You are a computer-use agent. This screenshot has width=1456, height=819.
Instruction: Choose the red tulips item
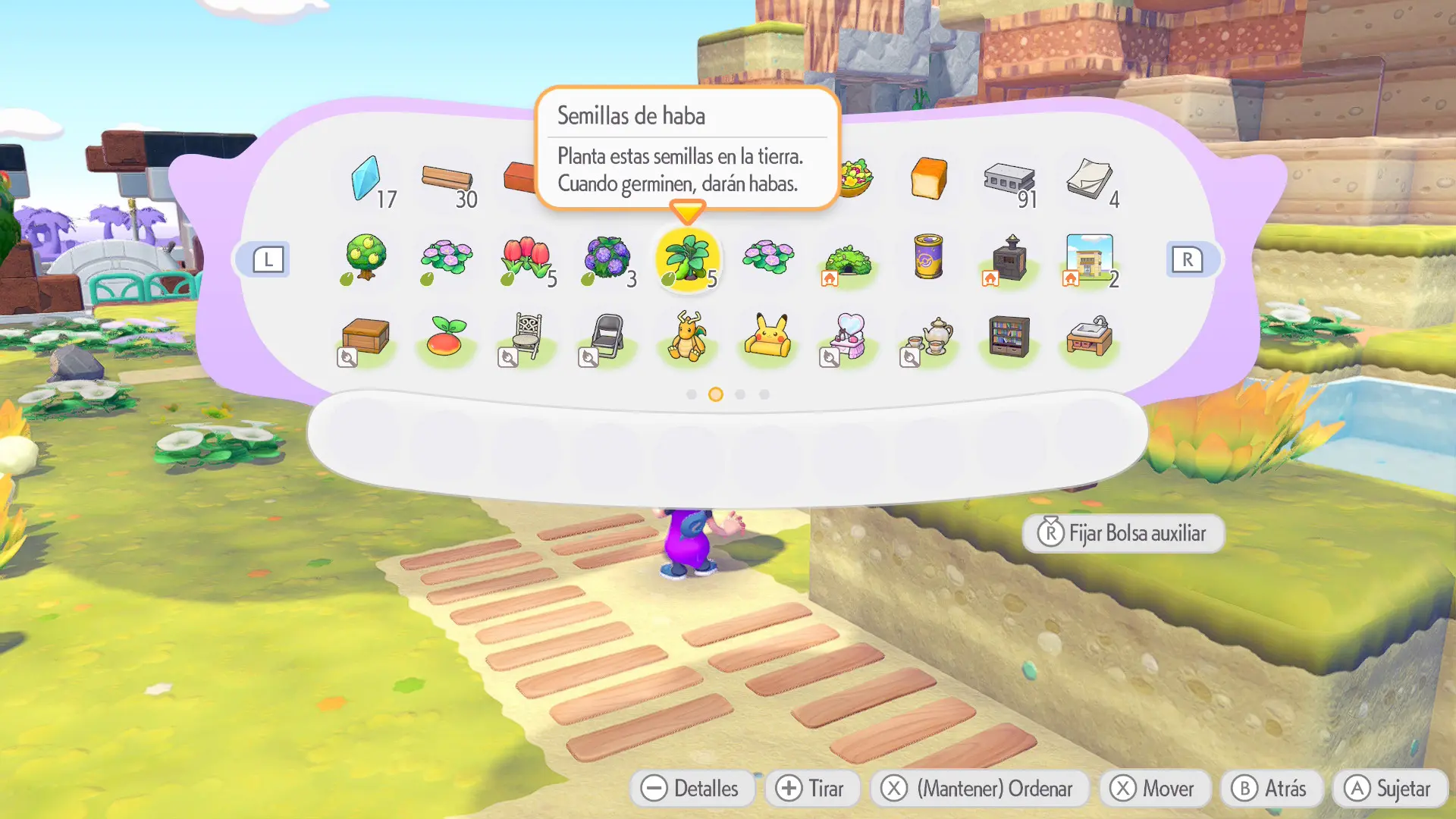tap(526, 258)
